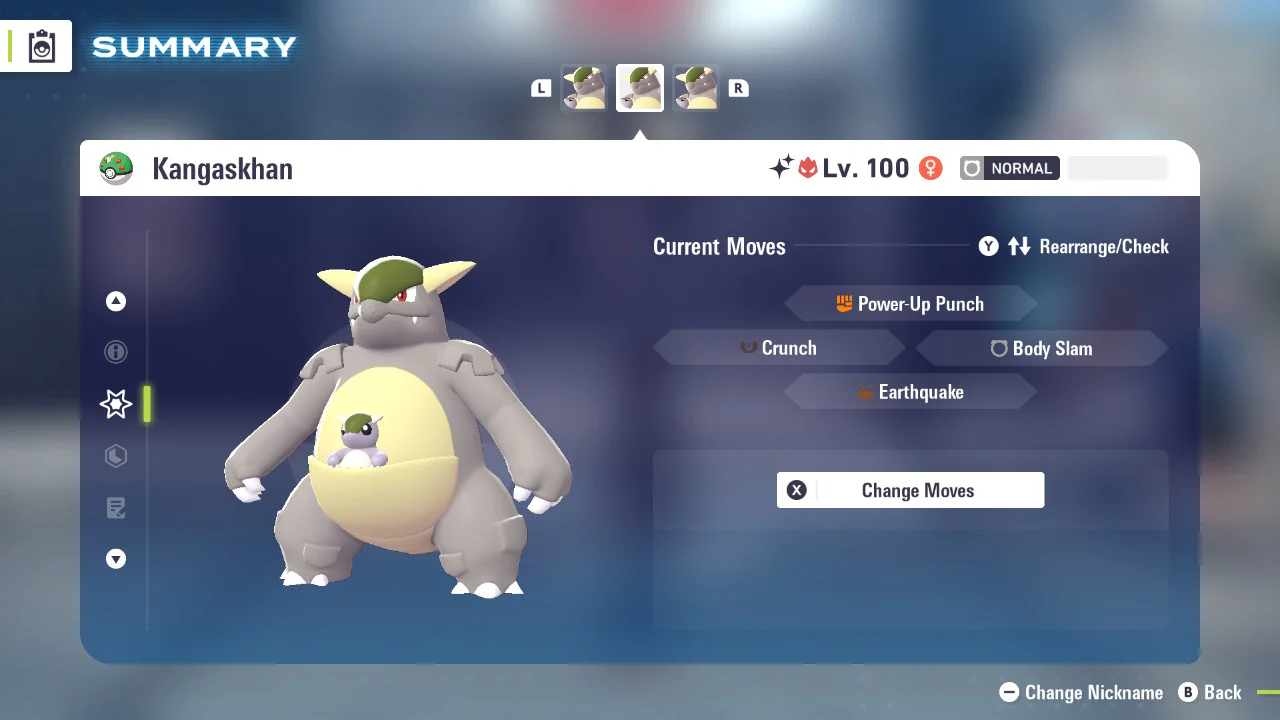
Task: Switch to the info page tab
Action: pos(116,352)
